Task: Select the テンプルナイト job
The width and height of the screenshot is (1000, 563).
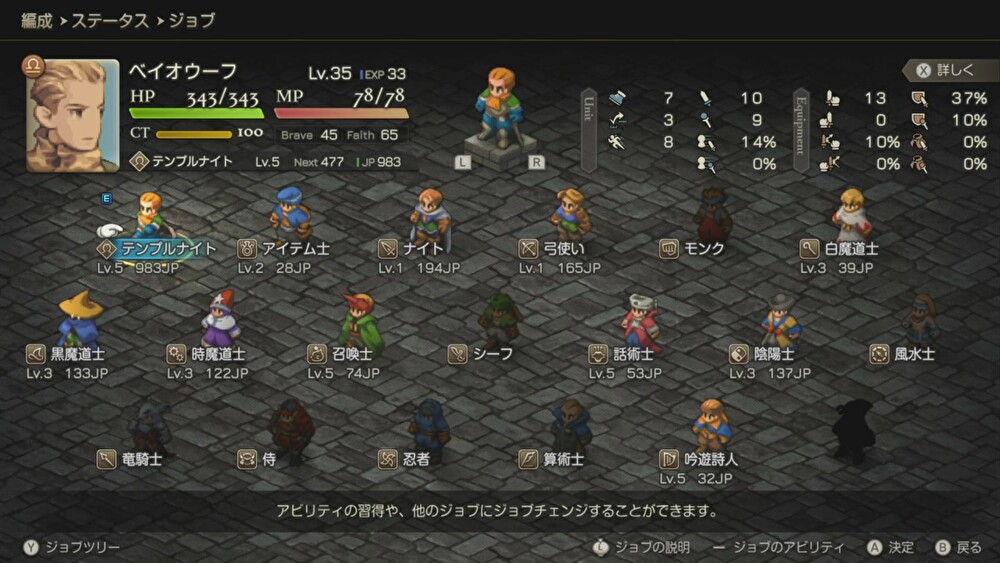Action: [x=156, y=248]
